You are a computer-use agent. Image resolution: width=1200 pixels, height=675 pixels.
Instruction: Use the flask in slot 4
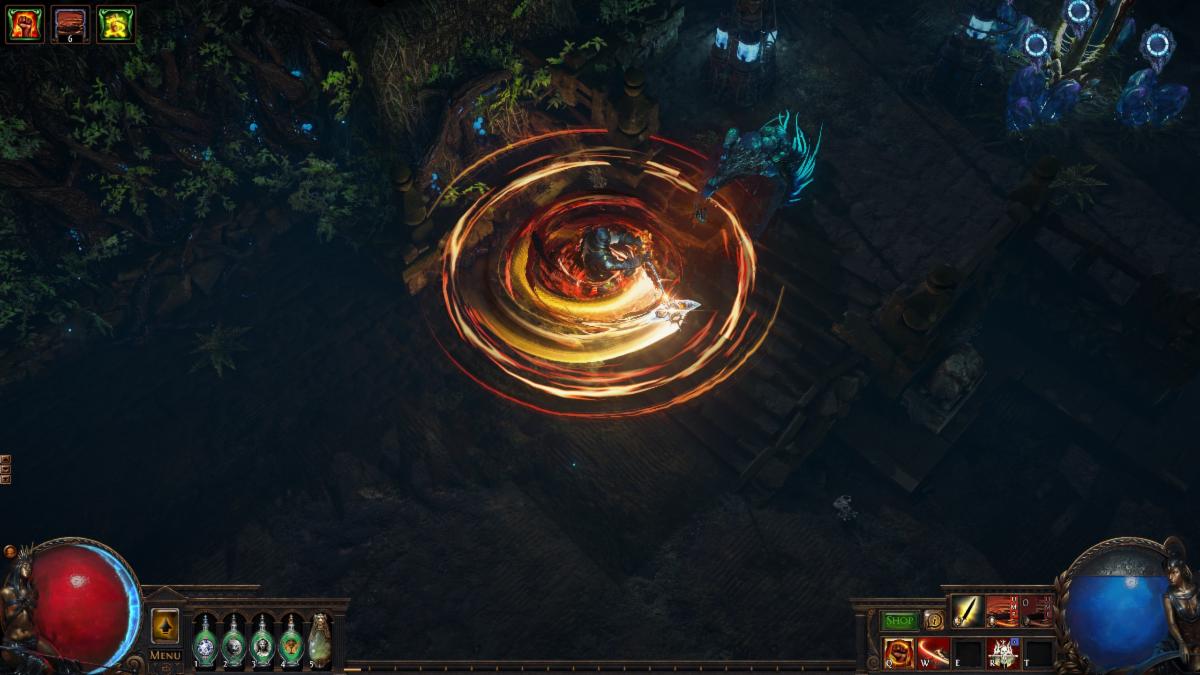pyautogui.click(x=291, y=640)
